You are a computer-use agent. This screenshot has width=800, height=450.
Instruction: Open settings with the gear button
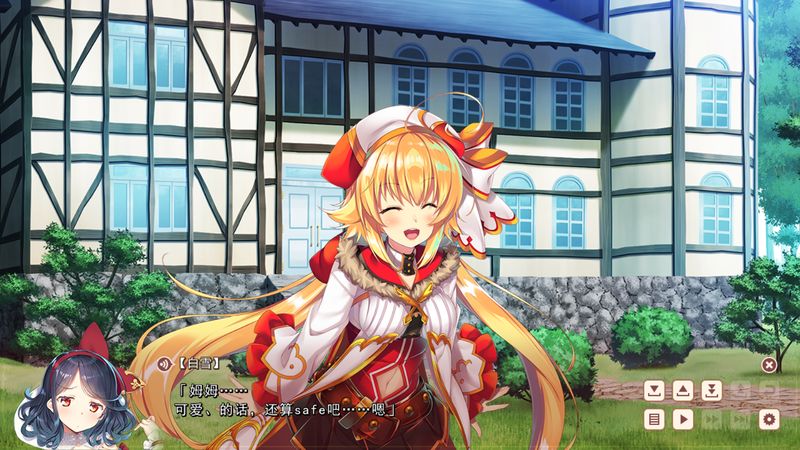(769, 420)
